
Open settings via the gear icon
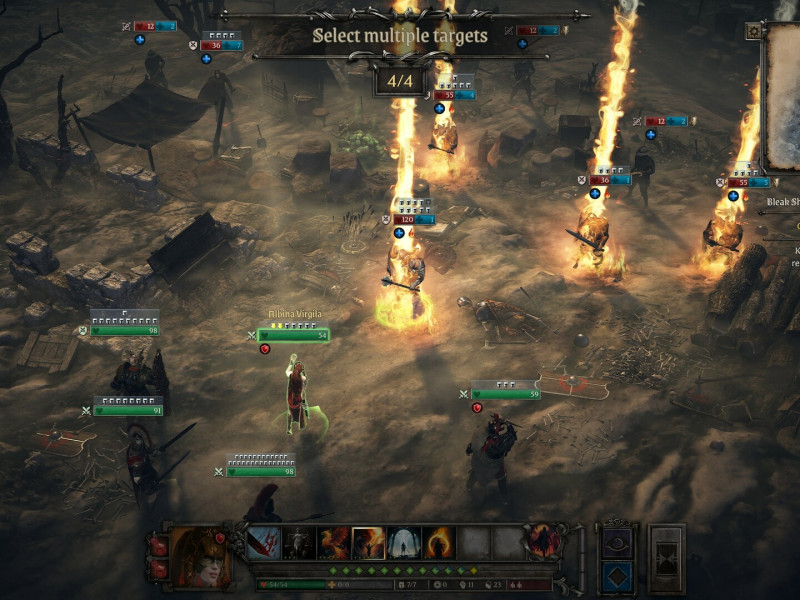tap(753, 31)
